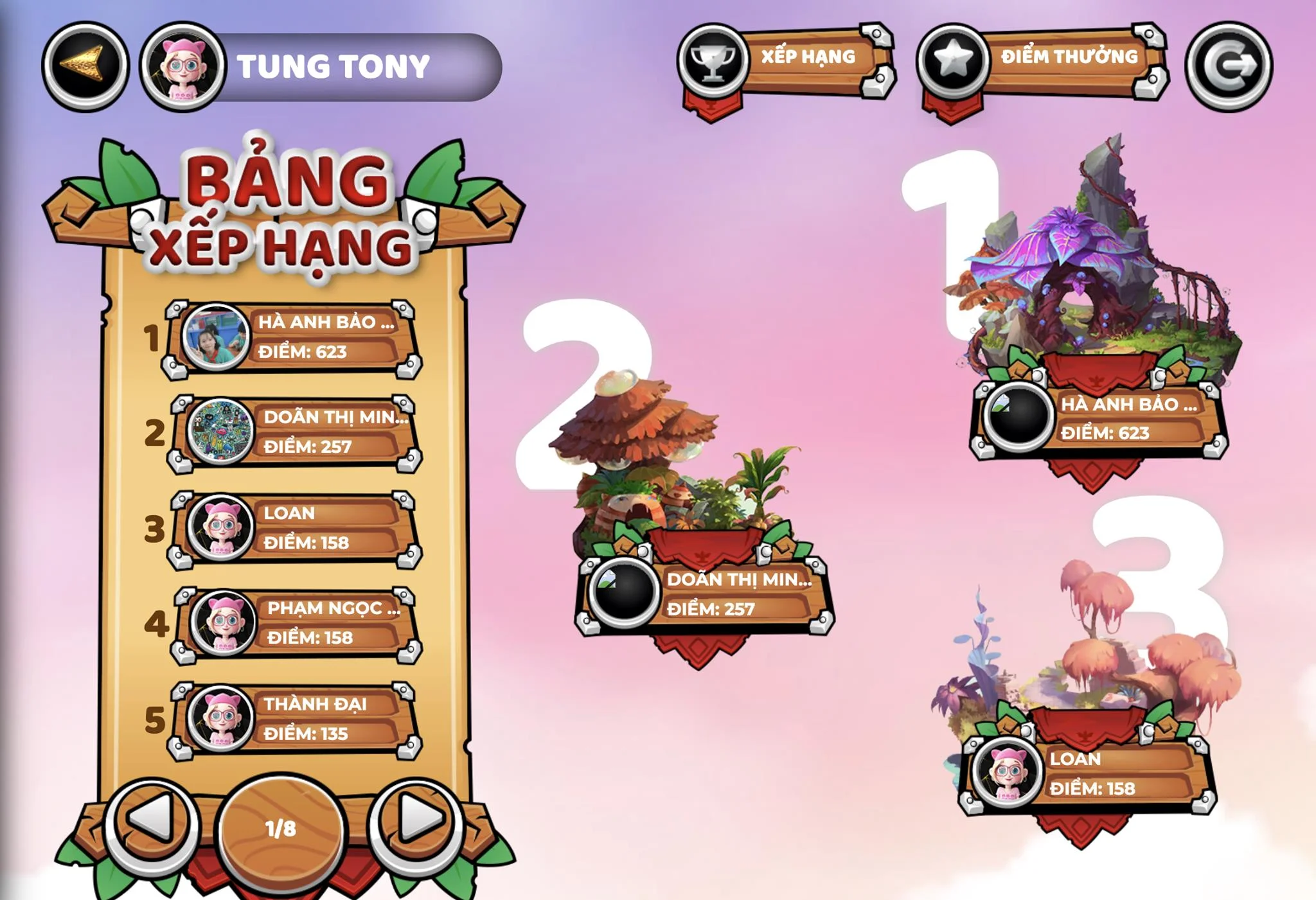
Task: Open the Tung Tony player profile avatar
Action: click(x=183, y=66)
